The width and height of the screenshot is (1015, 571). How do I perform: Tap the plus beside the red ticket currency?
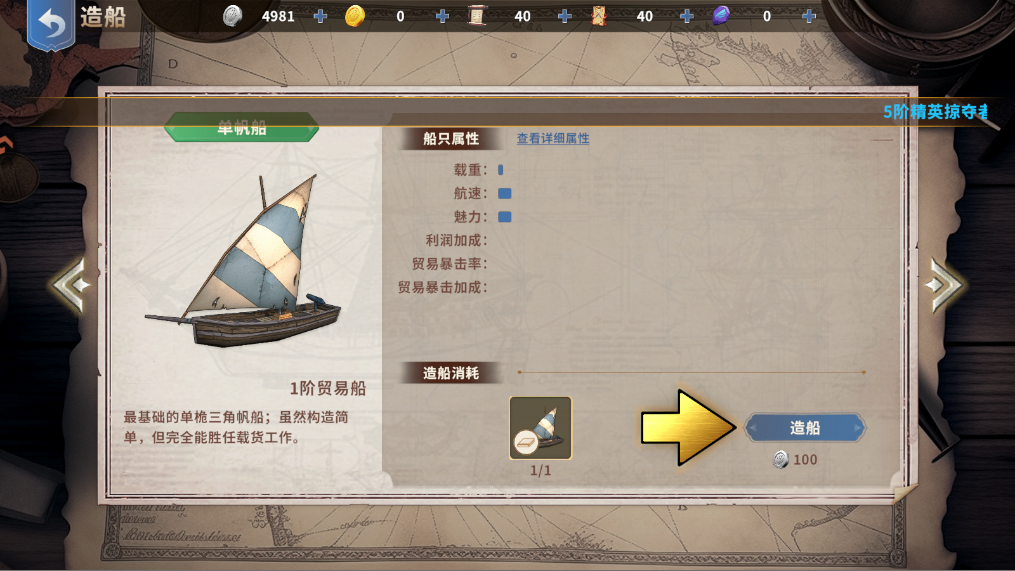[687, 16]
